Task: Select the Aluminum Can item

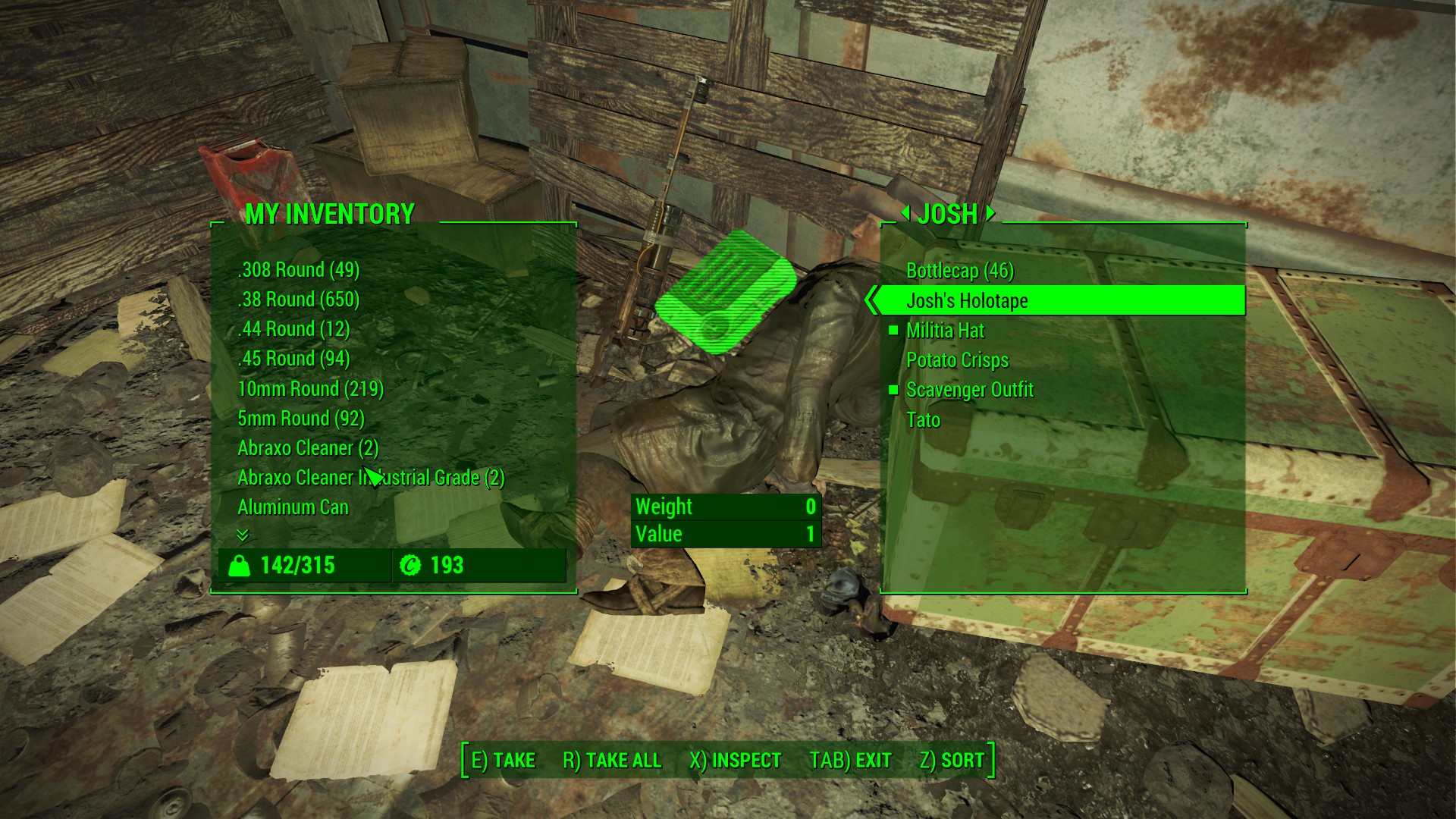Action: 293,507
